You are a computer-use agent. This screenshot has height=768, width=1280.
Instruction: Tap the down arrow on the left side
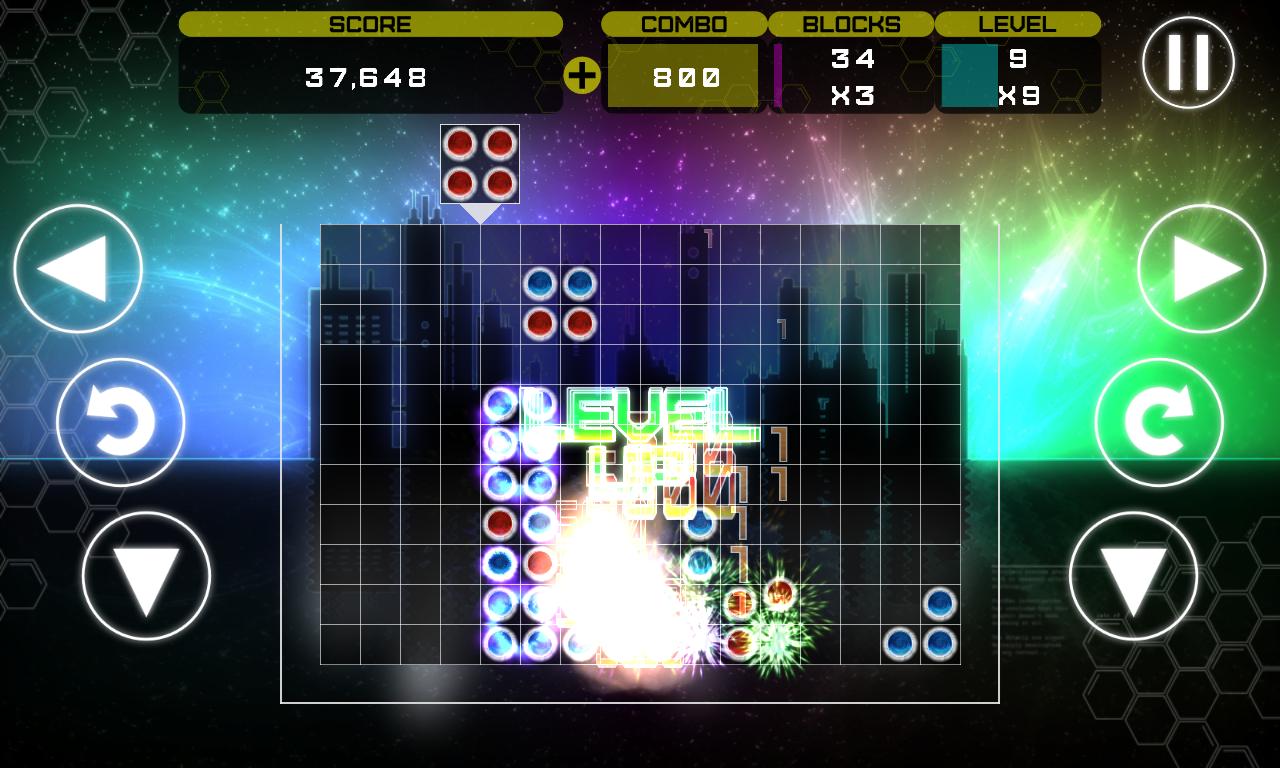[x=146, y=576]
